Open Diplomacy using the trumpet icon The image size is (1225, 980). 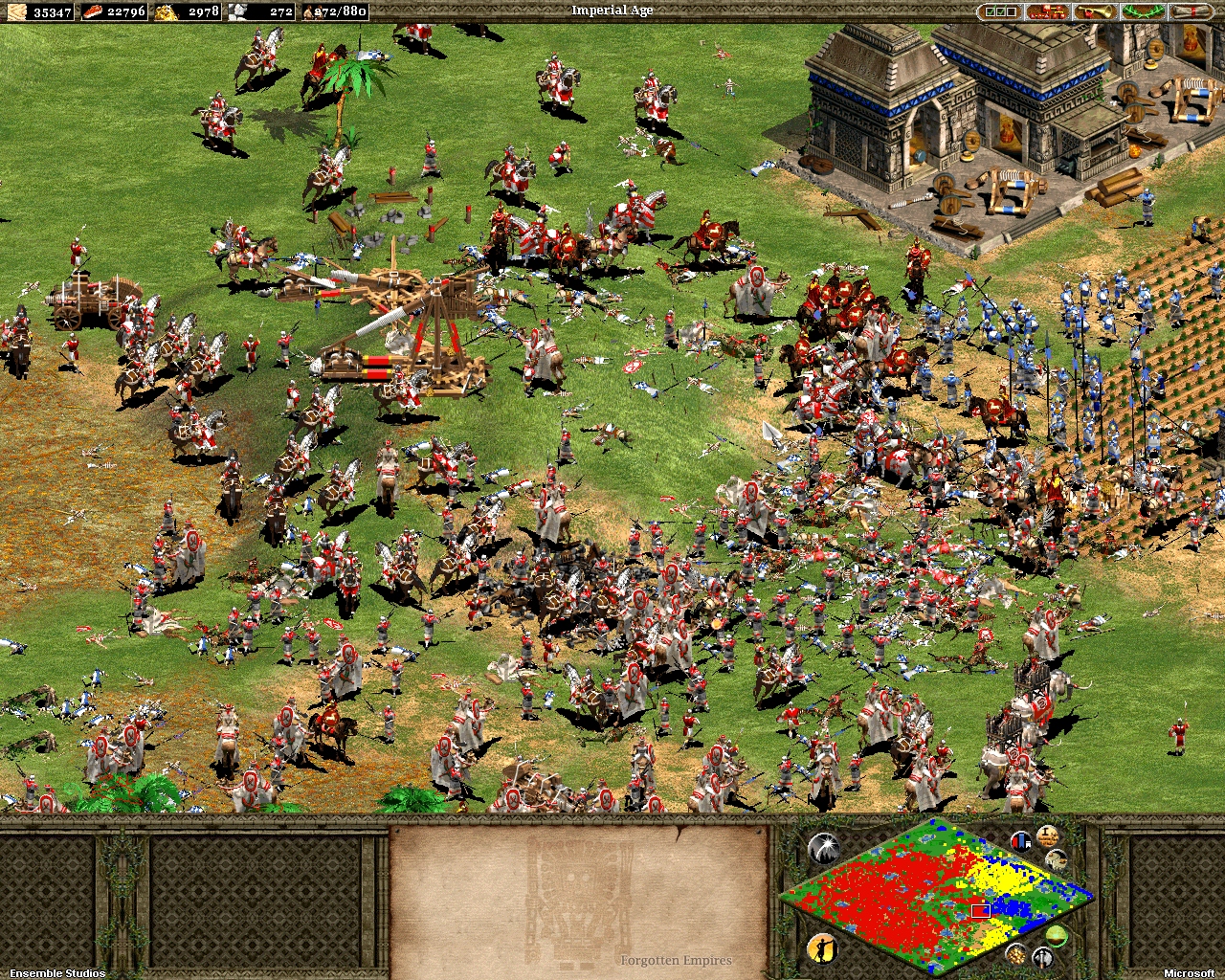tap(1096, 11)
